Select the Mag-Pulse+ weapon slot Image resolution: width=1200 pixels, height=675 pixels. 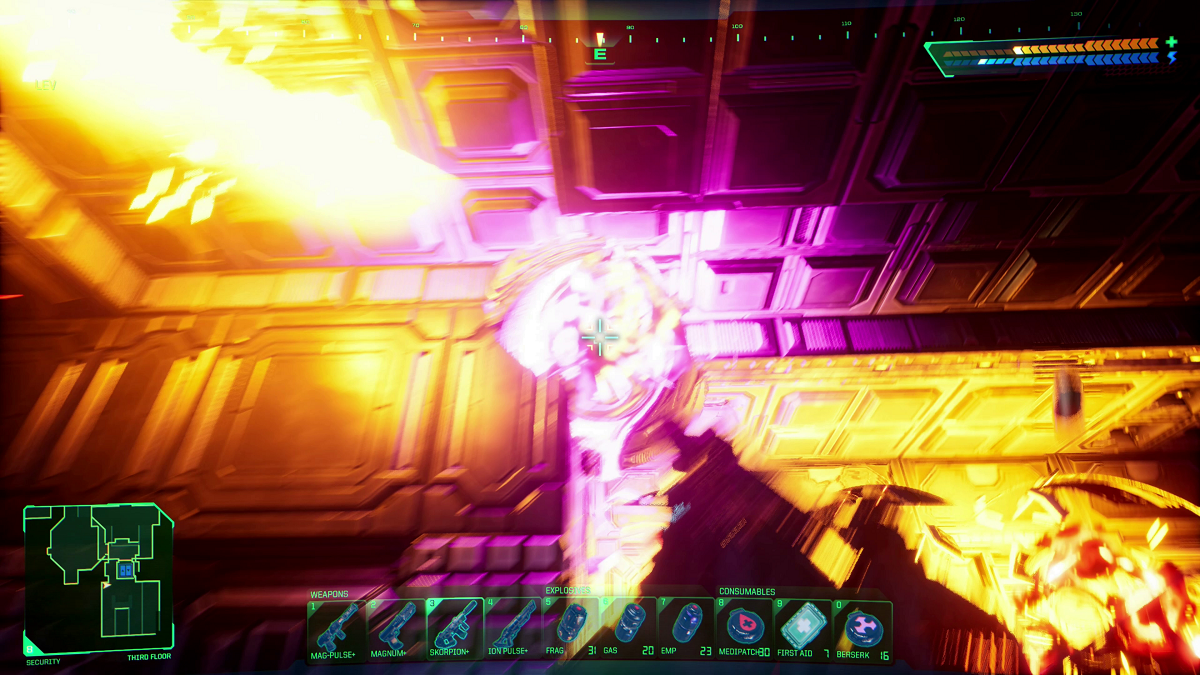click(337, 629)
